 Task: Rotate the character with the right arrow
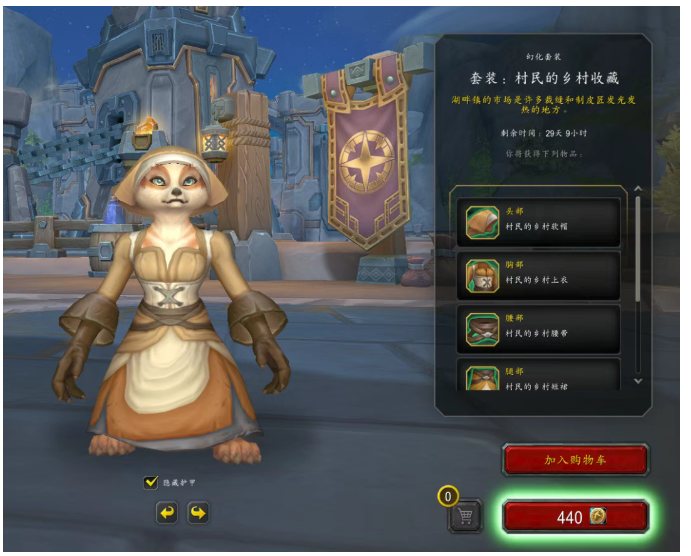pyautogui.click(x=198, y=513)
